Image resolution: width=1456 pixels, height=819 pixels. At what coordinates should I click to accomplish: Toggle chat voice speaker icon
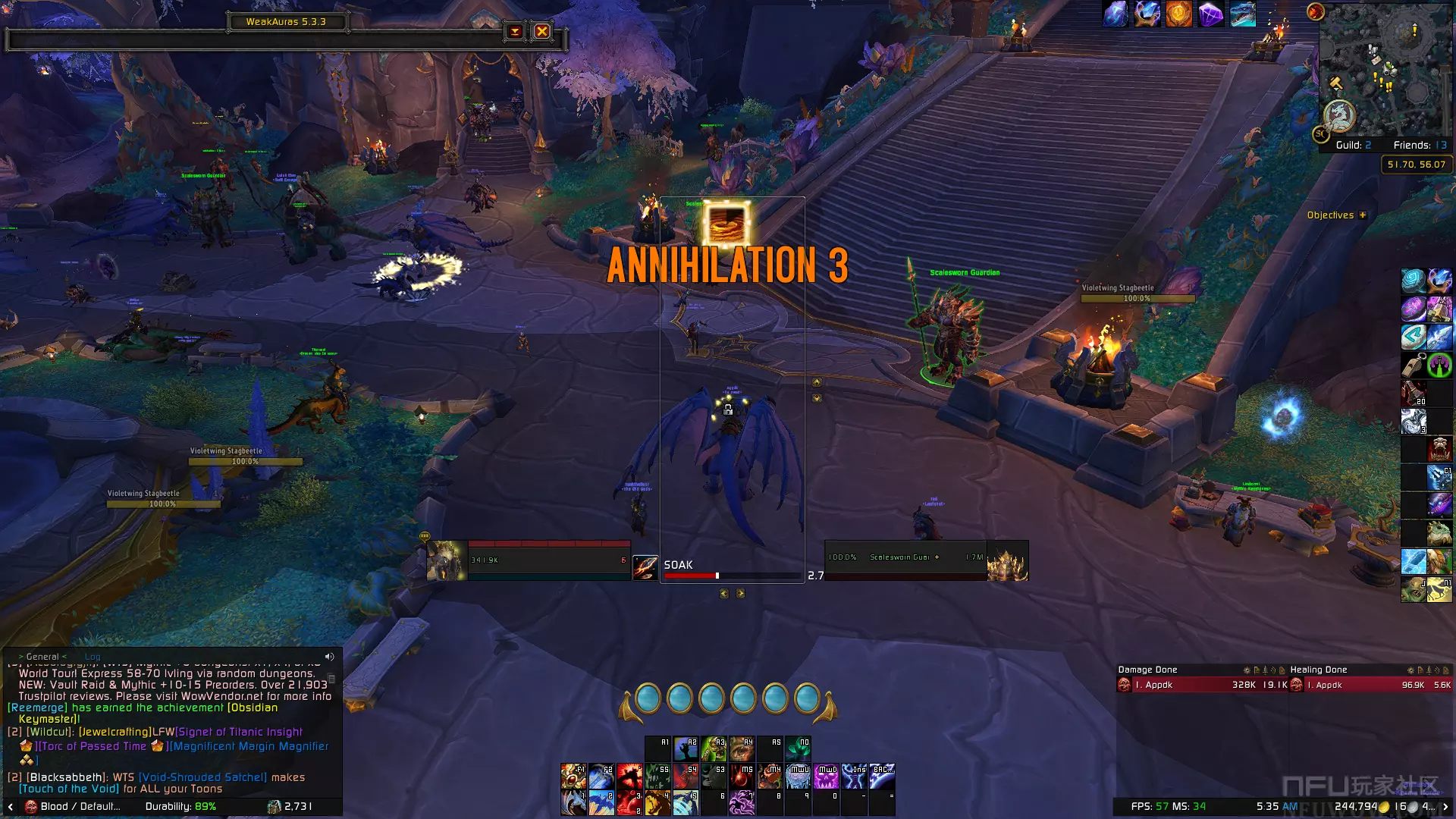click(x=329, y=657)
